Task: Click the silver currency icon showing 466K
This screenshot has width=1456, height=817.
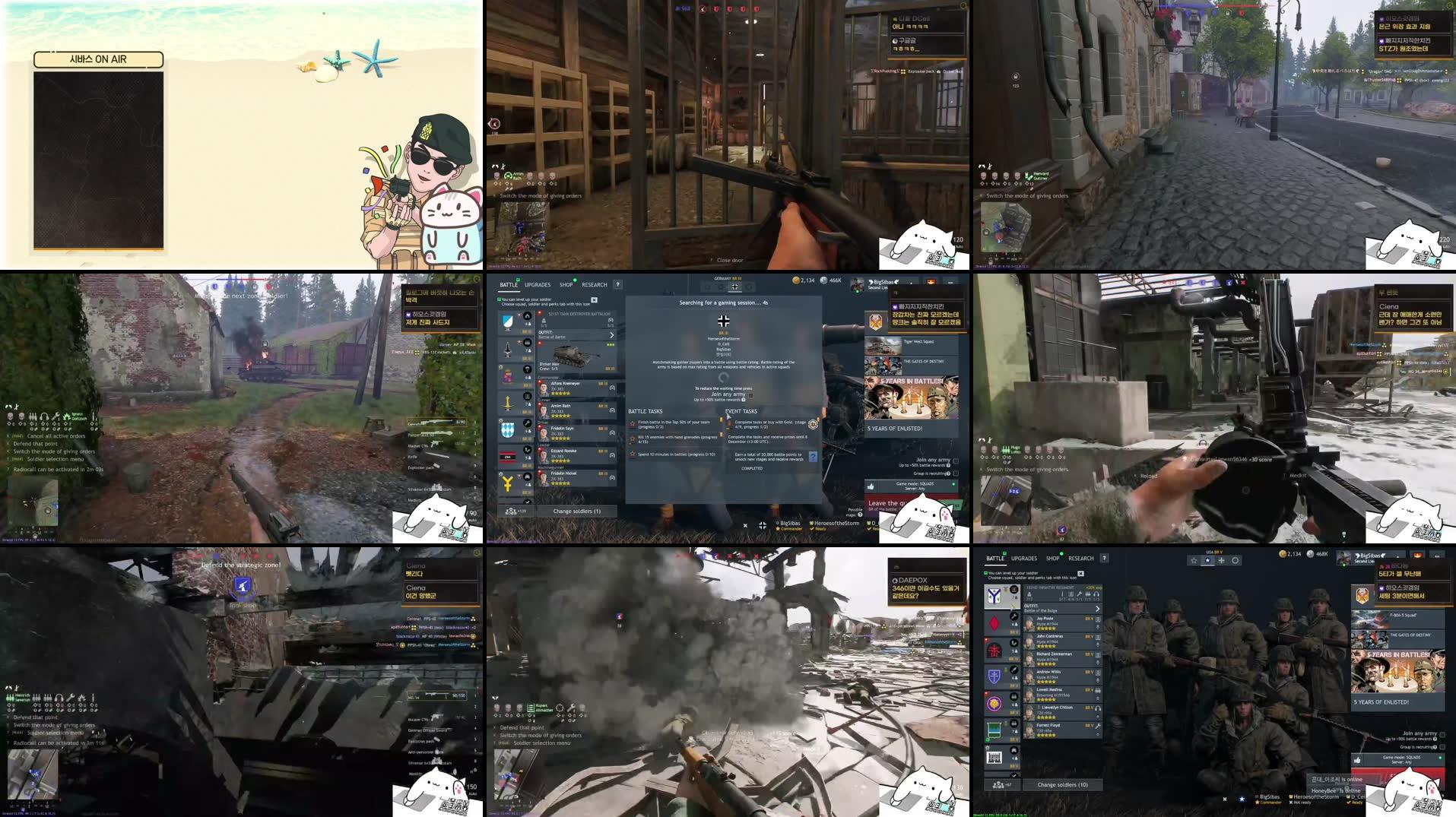Action: (x=825, y=280)
